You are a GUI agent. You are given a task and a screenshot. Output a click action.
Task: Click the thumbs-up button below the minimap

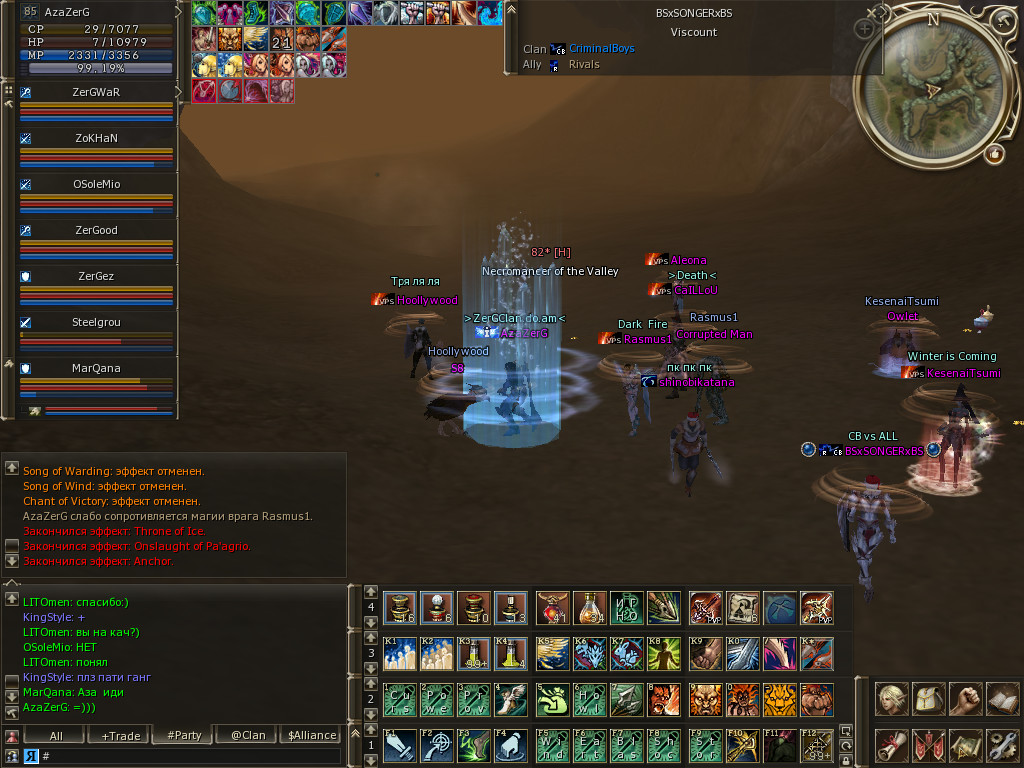coord(994,153)
